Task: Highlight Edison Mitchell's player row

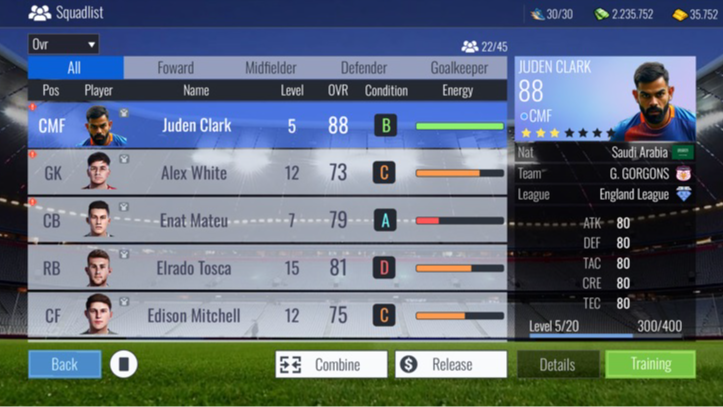Action: (268, 316)
